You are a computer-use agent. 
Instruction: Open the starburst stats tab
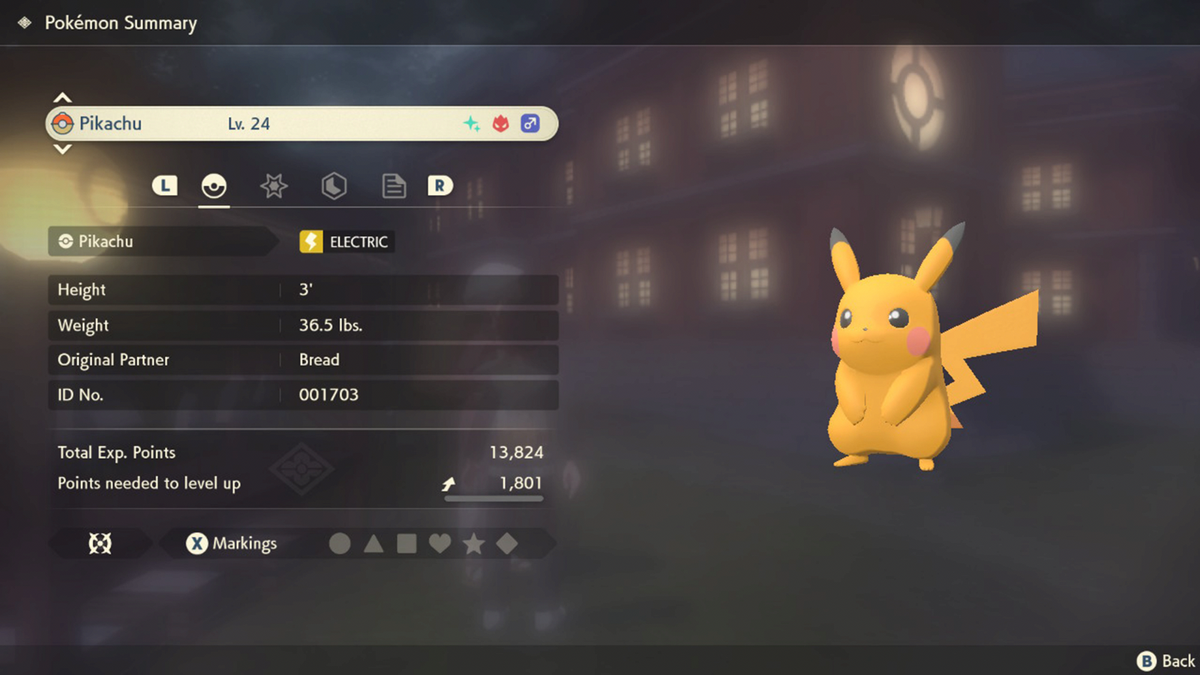(274, 186)
